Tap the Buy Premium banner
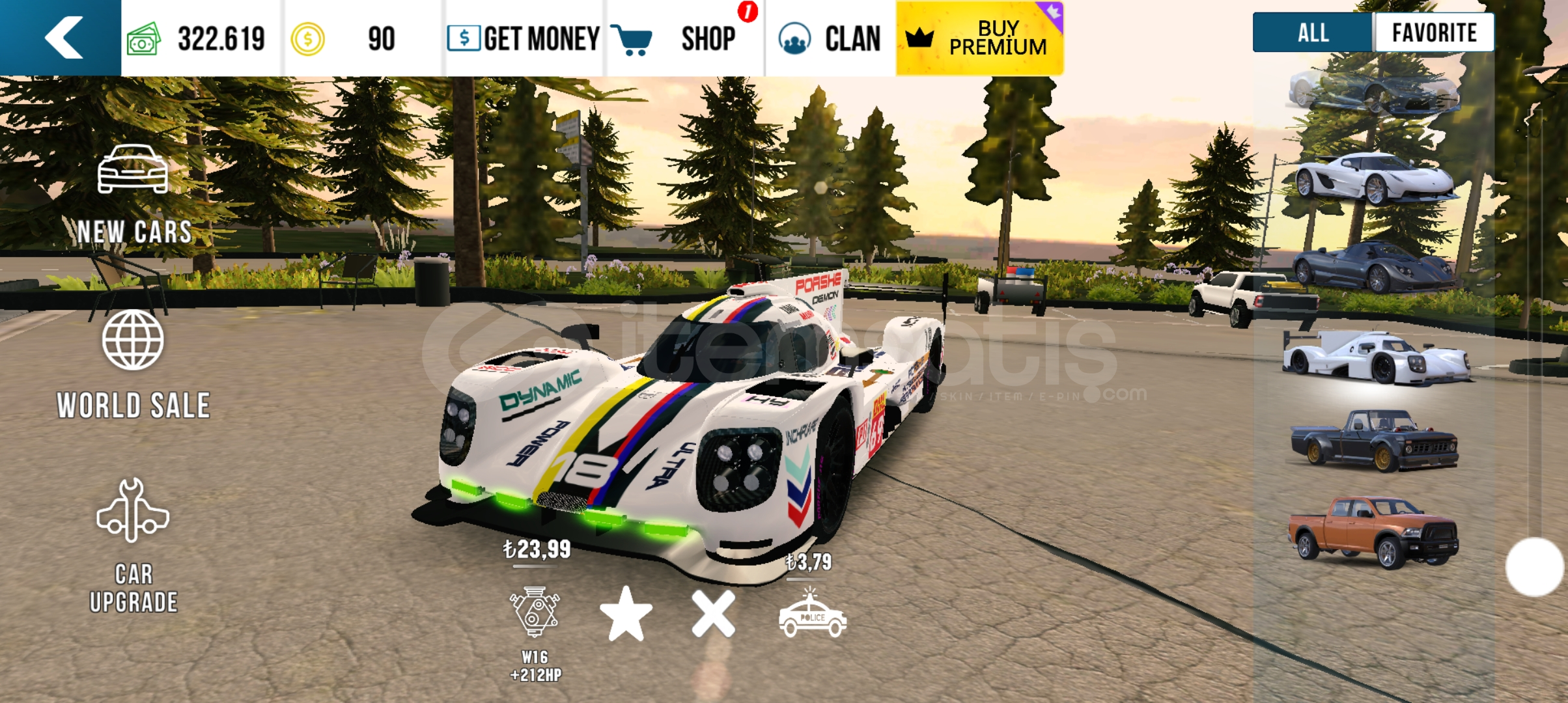The image size is (1568, 703). coord(979,38)
